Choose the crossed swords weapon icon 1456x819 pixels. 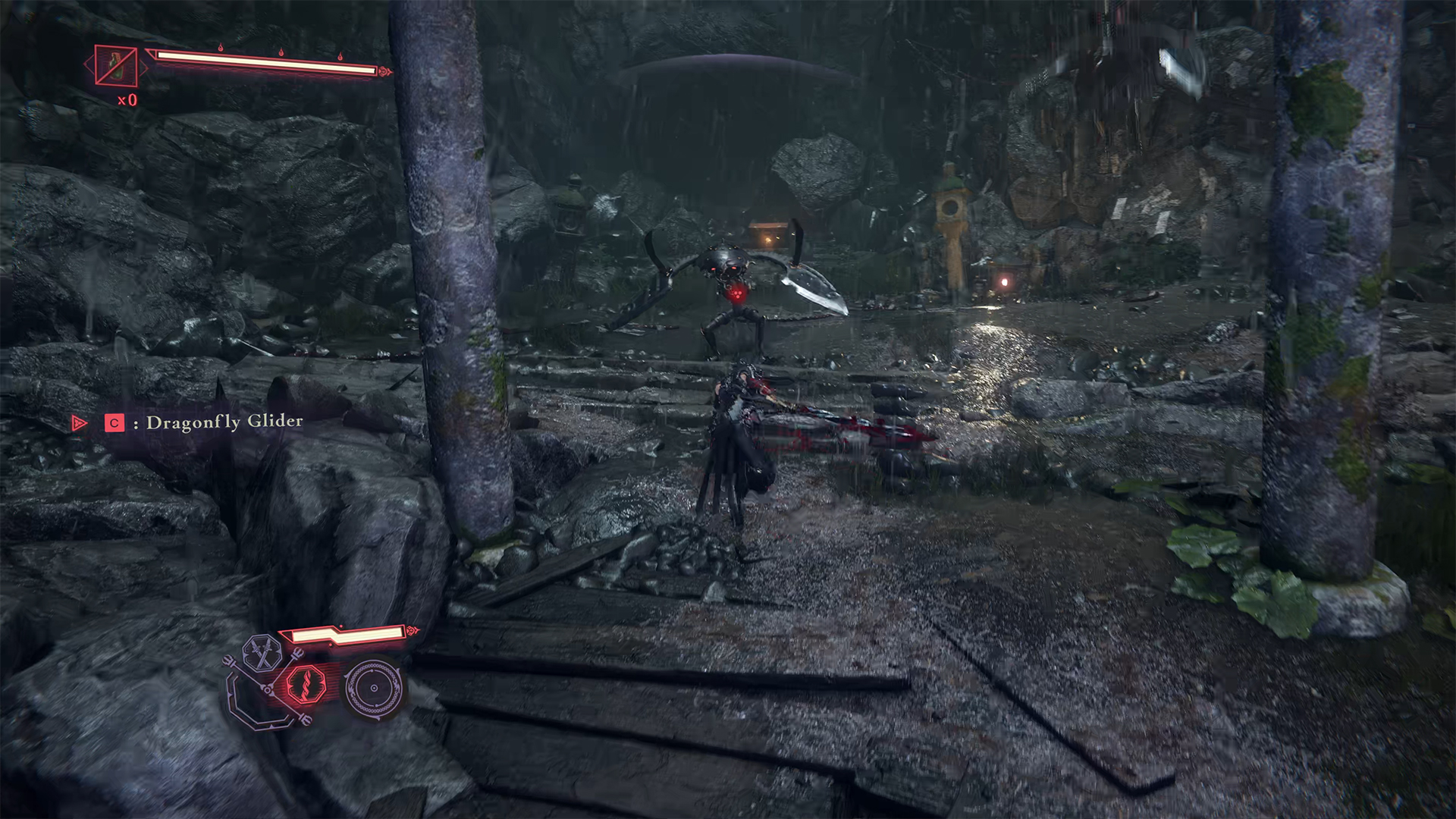(x=262, y=654)
